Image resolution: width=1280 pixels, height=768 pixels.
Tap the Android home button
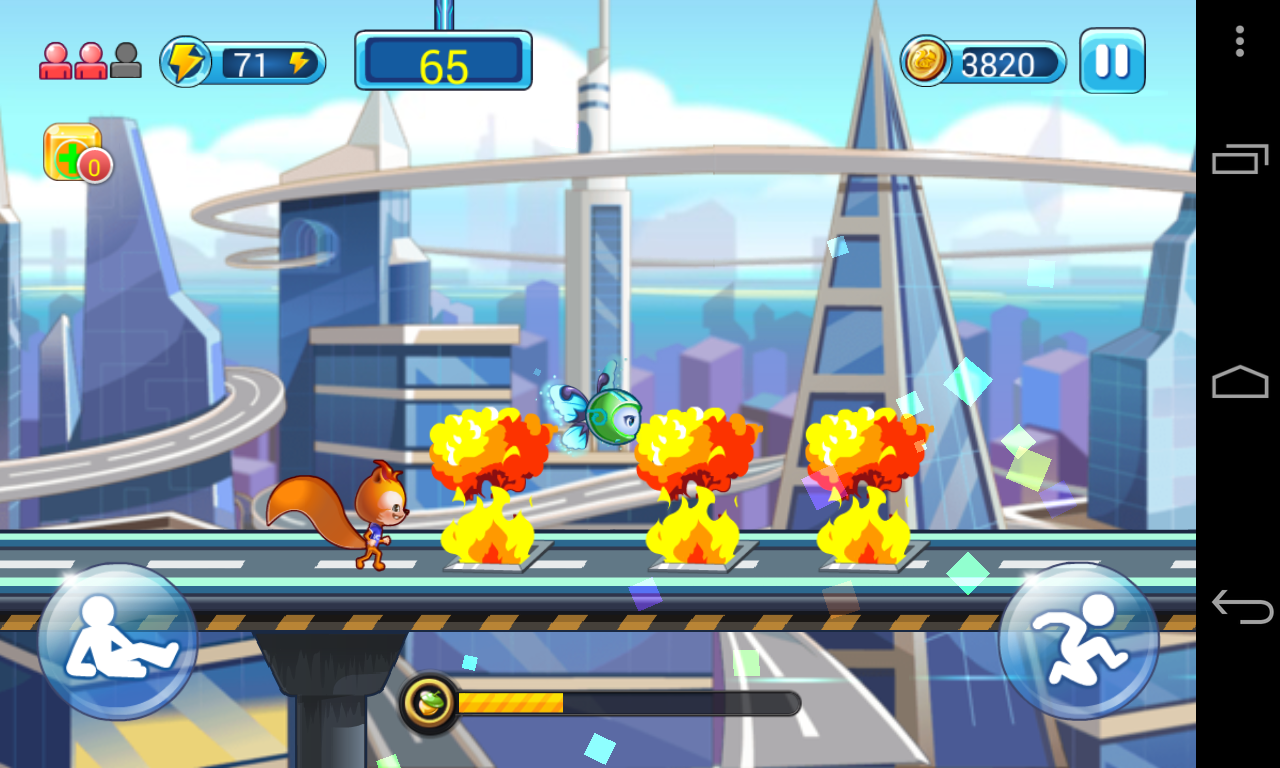tap(1240, 382)
